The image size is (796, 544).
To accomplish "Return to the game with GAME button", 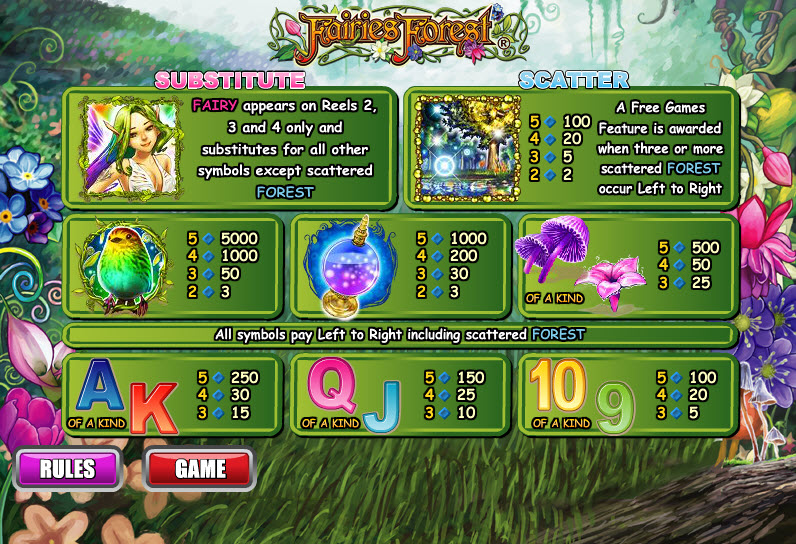I will point(200,468).
